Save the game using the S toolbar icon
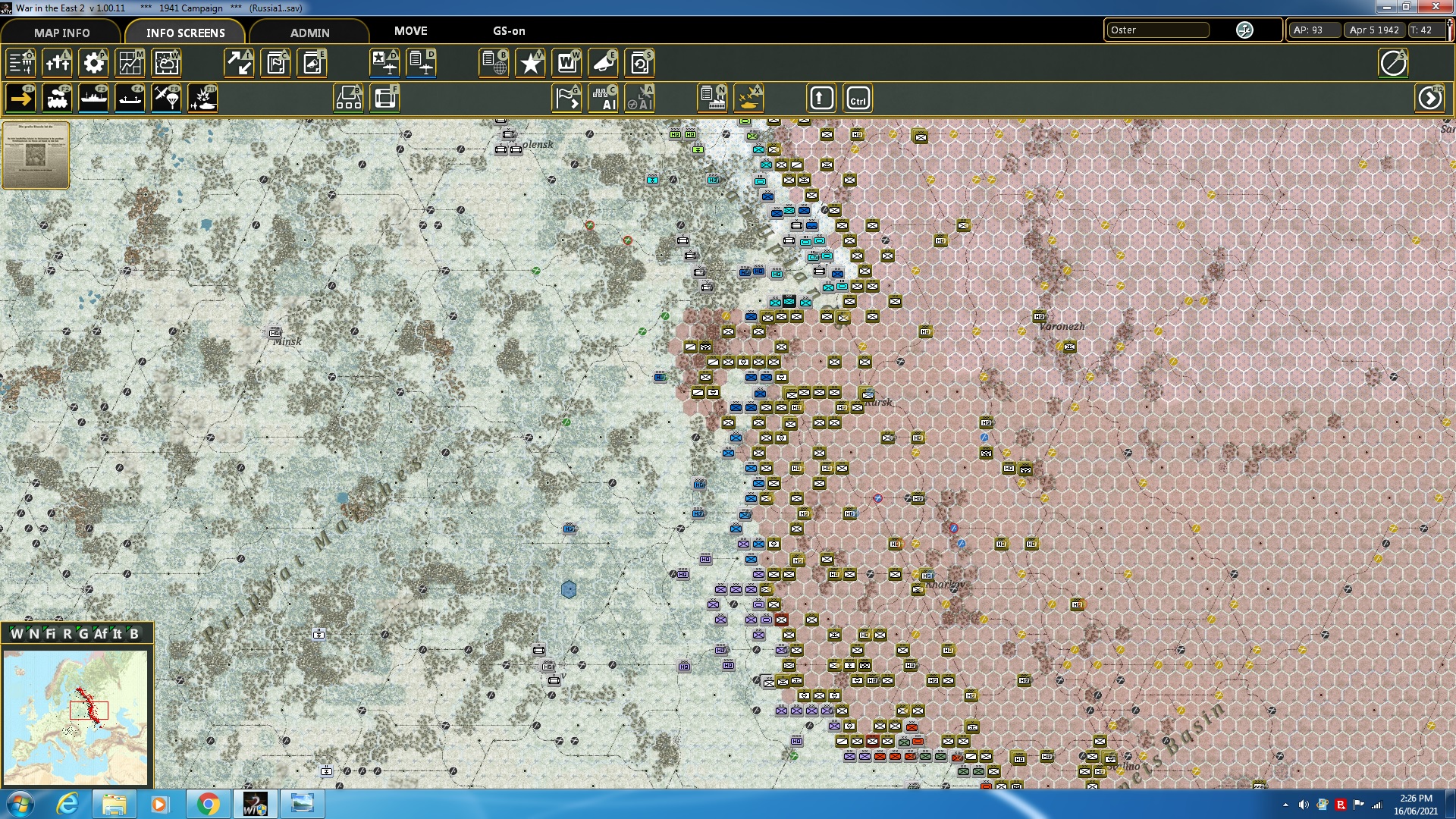This screenshot has width=1456, height=819. click(x=639, y=63)
